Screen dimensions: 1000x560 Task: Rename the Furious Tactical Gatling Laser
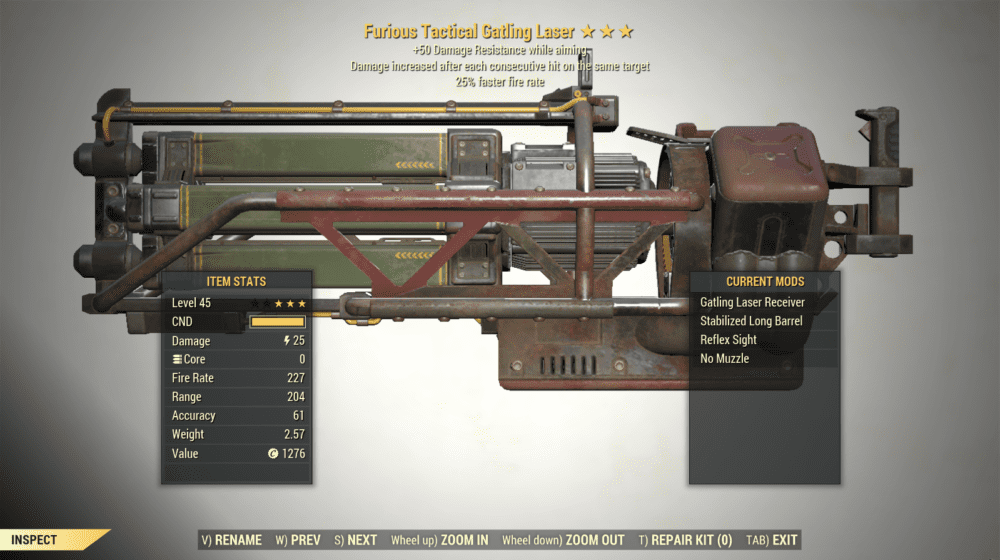tap(232, 540)
